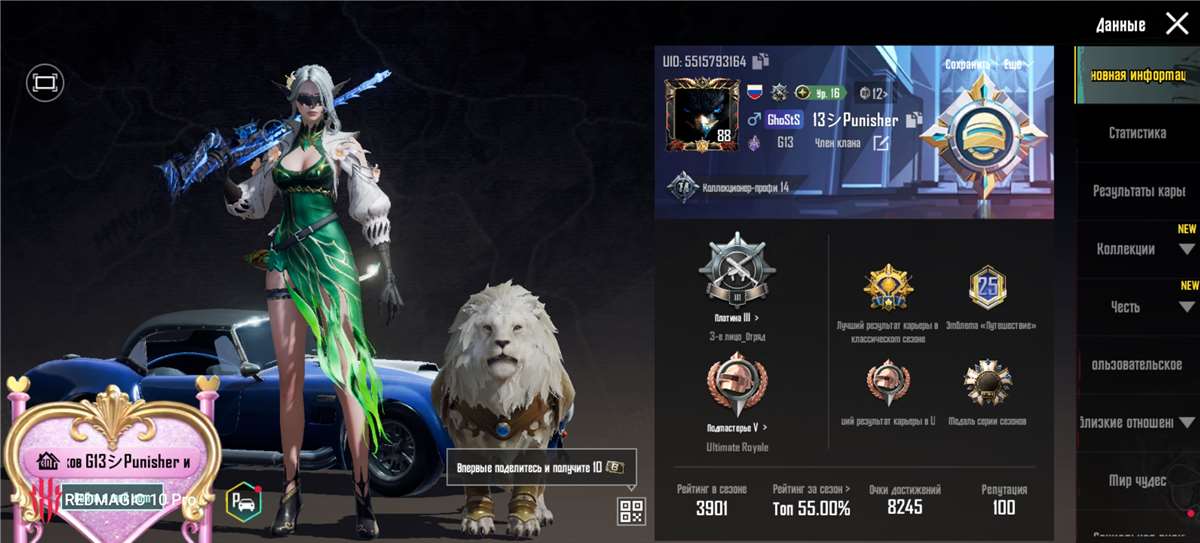This screenshot has width=1200, height=543.
Task: View the Подмастерье V Ultimate Royale badge
Action: point(737,385)
